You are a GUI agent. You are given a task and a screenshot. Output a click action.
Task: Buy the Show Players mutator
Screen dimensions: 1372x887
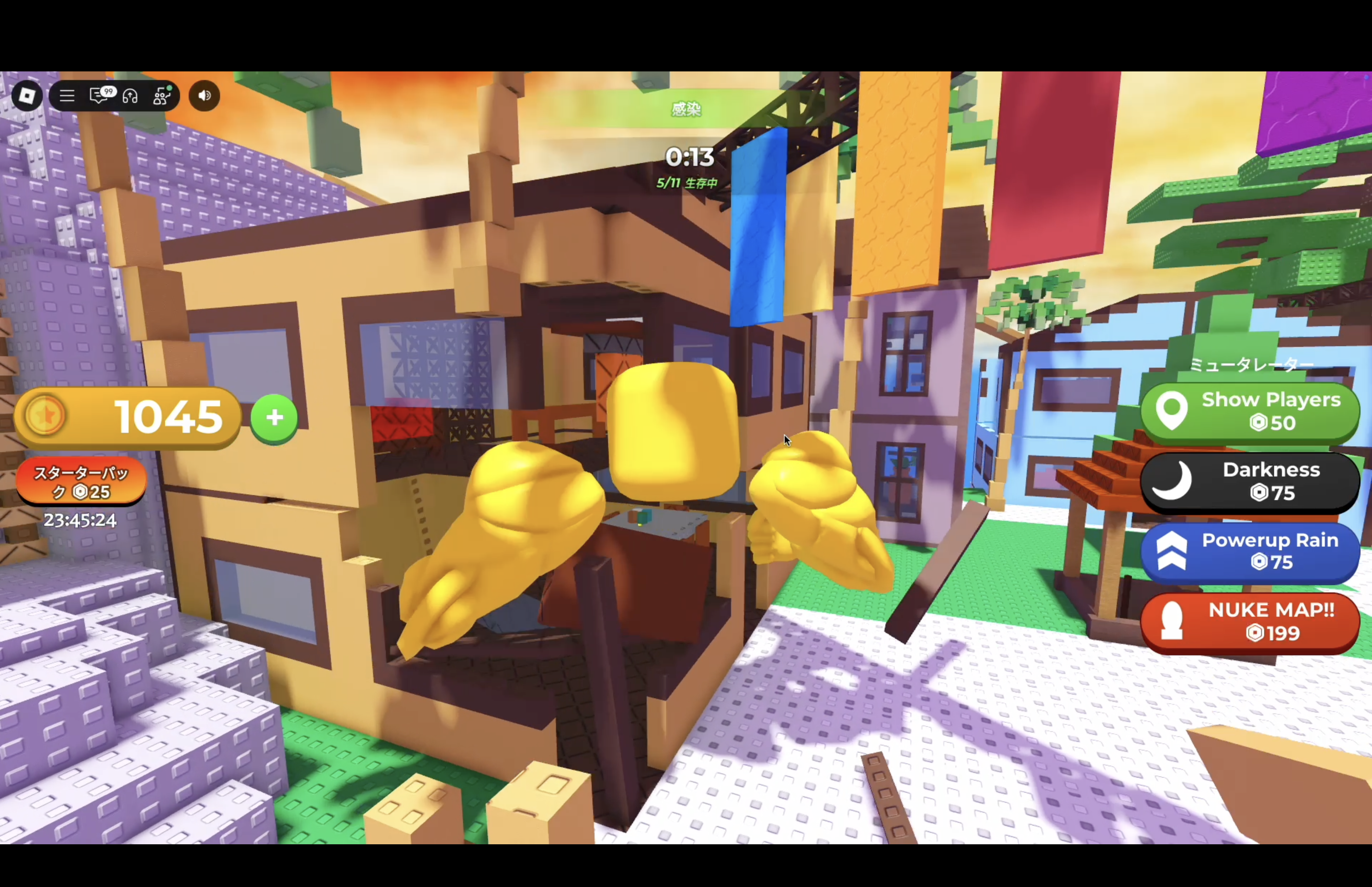[x=1249, y=411]
